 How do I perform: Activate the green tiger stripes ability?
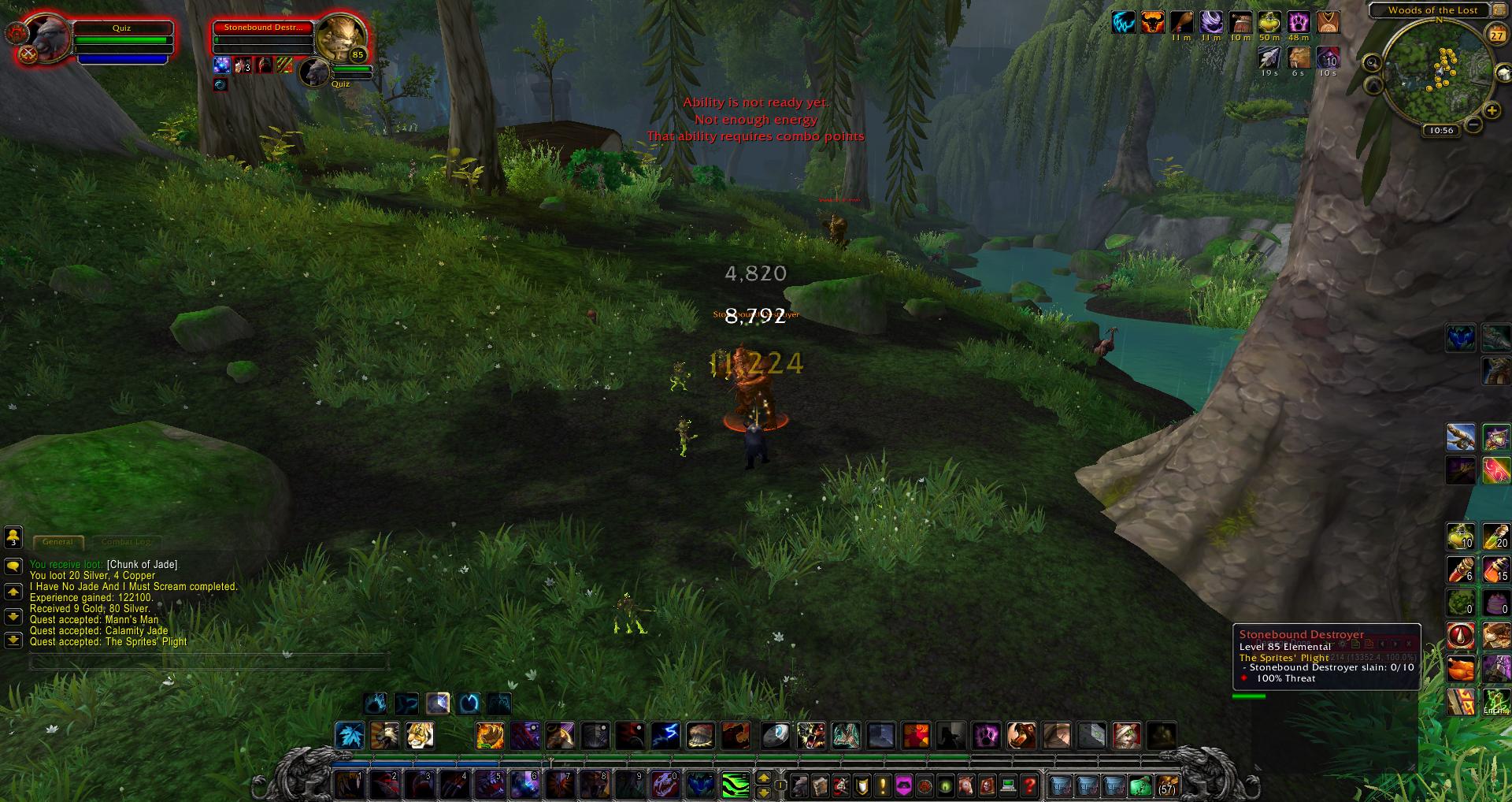tap(736, 785)
